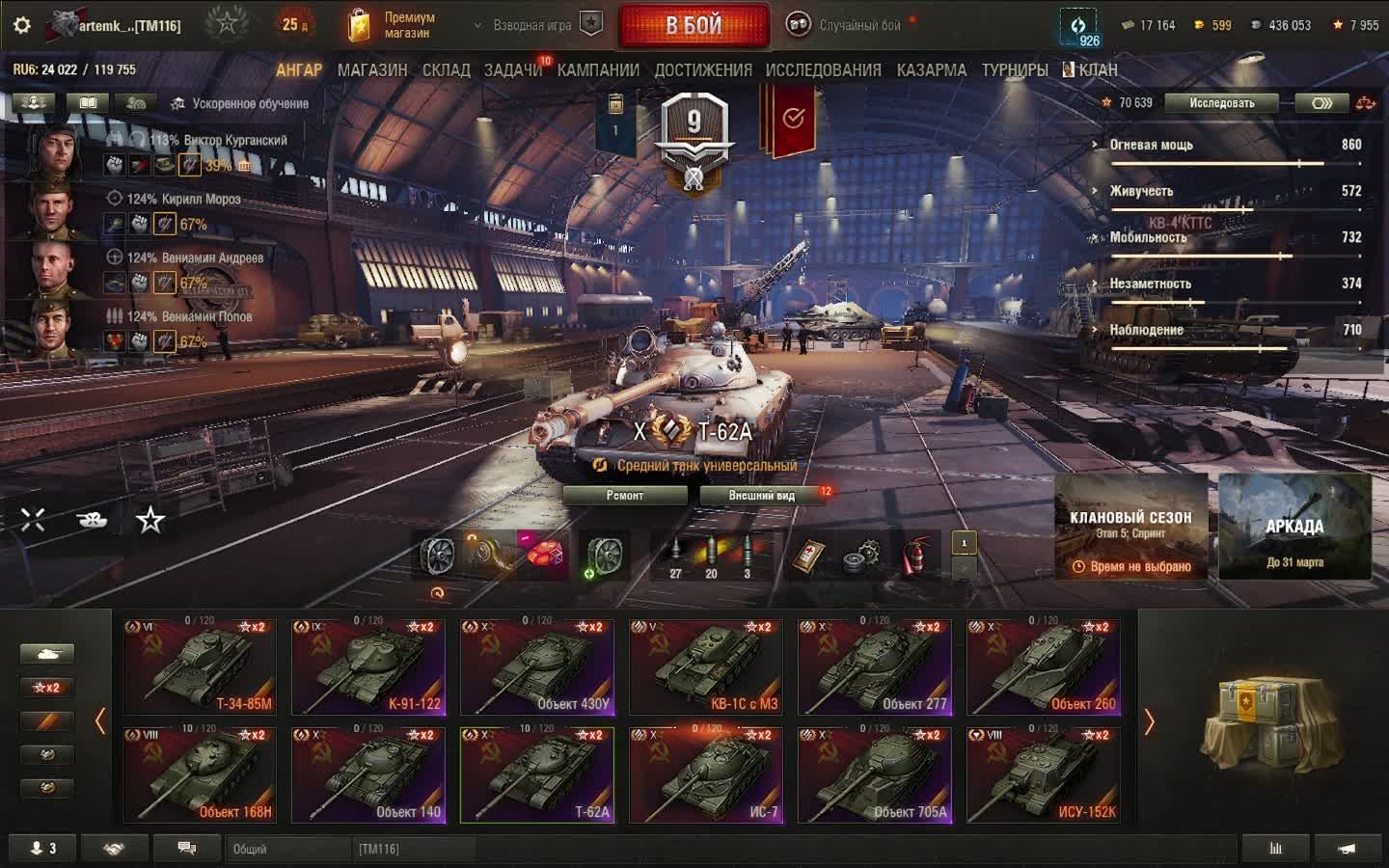Screen dimensions: 1389x868
Task: Open the АРКАДА event banner
Action: [1294, 527]
